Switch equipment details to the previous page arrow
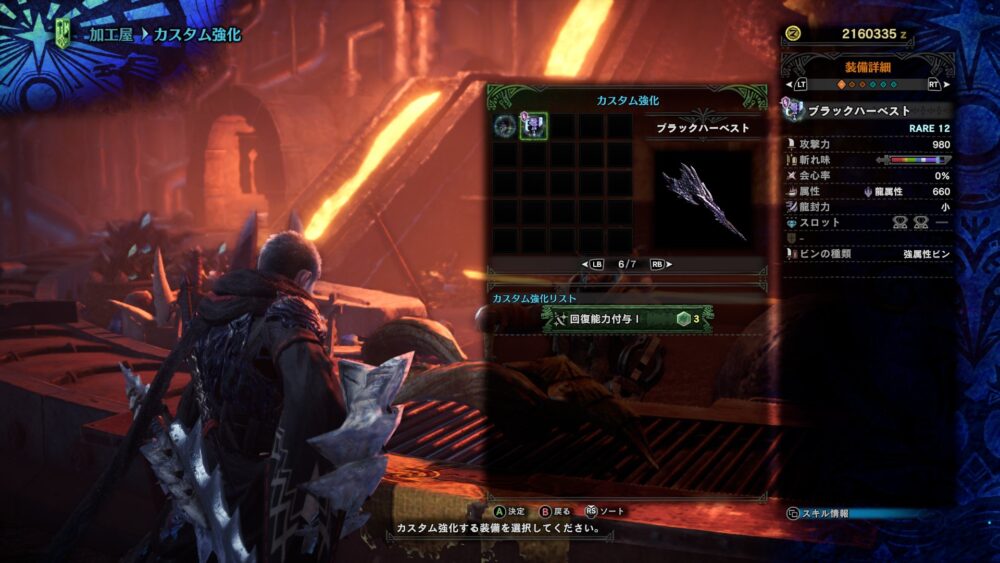 point(799,85)
